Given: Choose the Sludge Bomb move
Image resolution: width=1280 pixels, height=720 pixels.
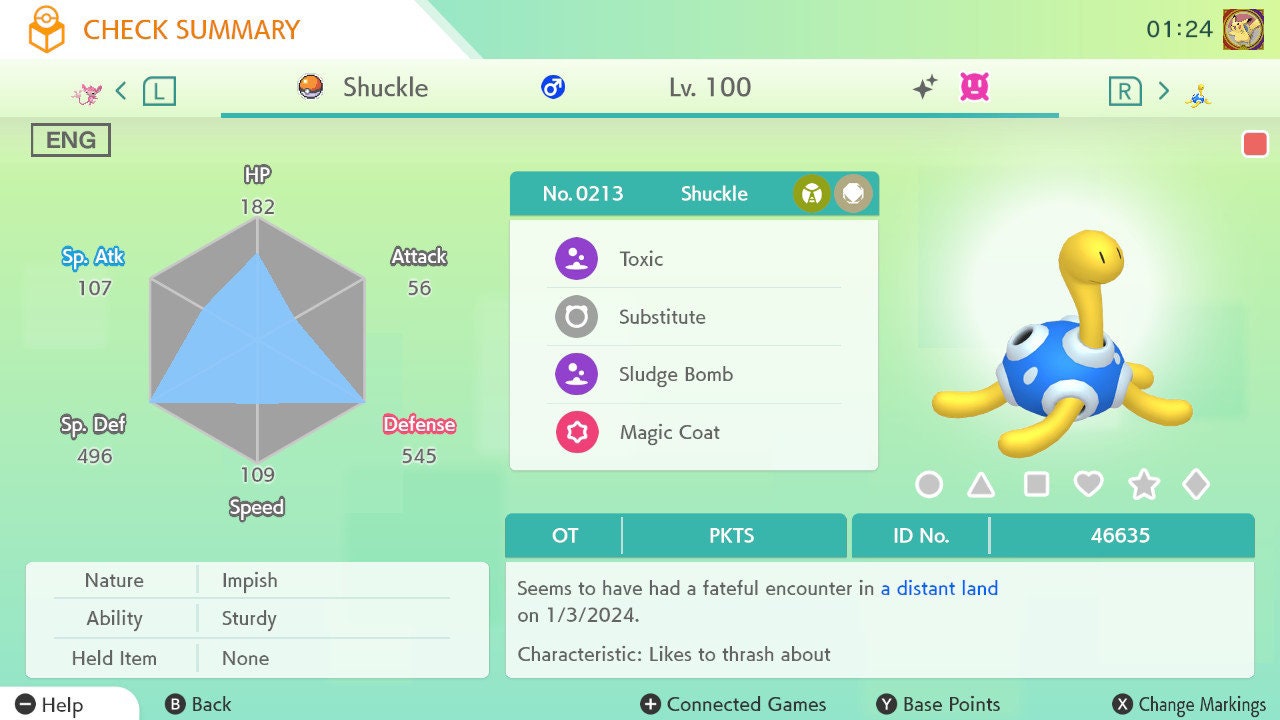Looking at the screenshot, I should point(675,375).
